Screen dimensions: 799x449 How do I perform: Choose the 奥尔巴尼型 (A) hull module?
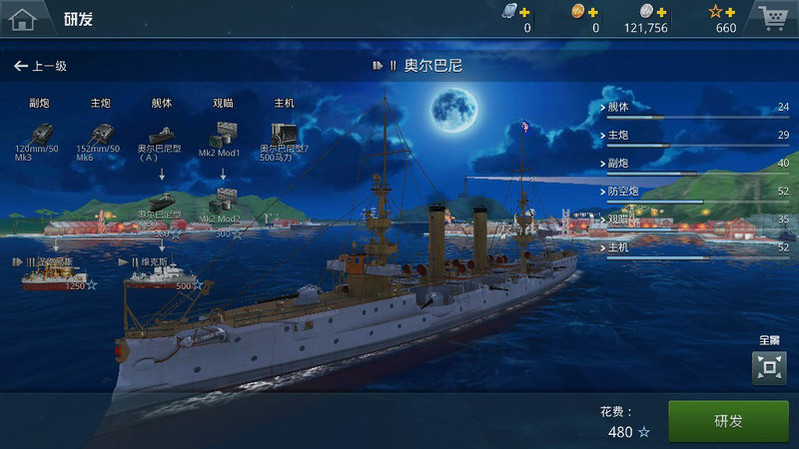point(162,136)
